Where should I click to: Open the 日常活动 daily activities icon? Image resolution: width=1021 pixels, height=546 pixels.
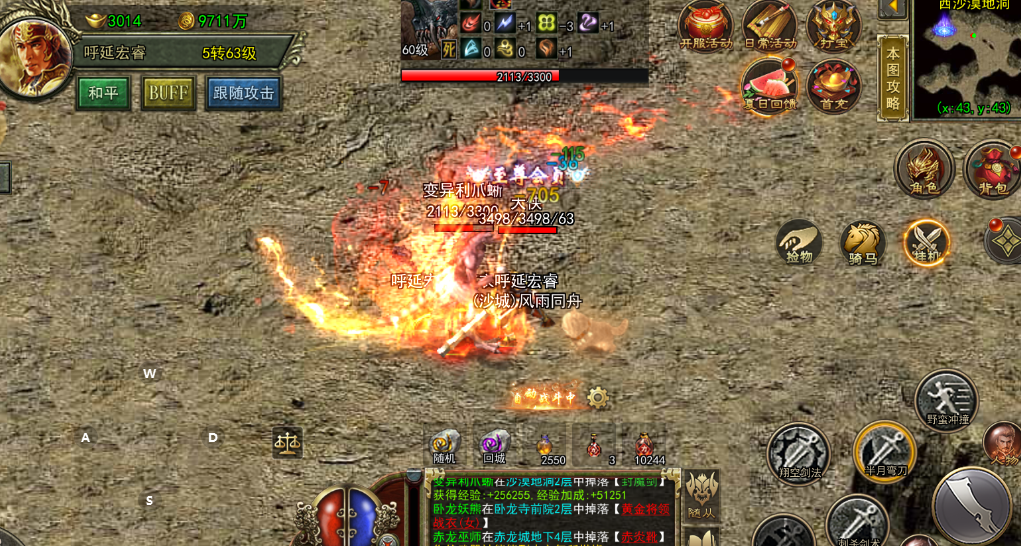[x=769, y=25]
